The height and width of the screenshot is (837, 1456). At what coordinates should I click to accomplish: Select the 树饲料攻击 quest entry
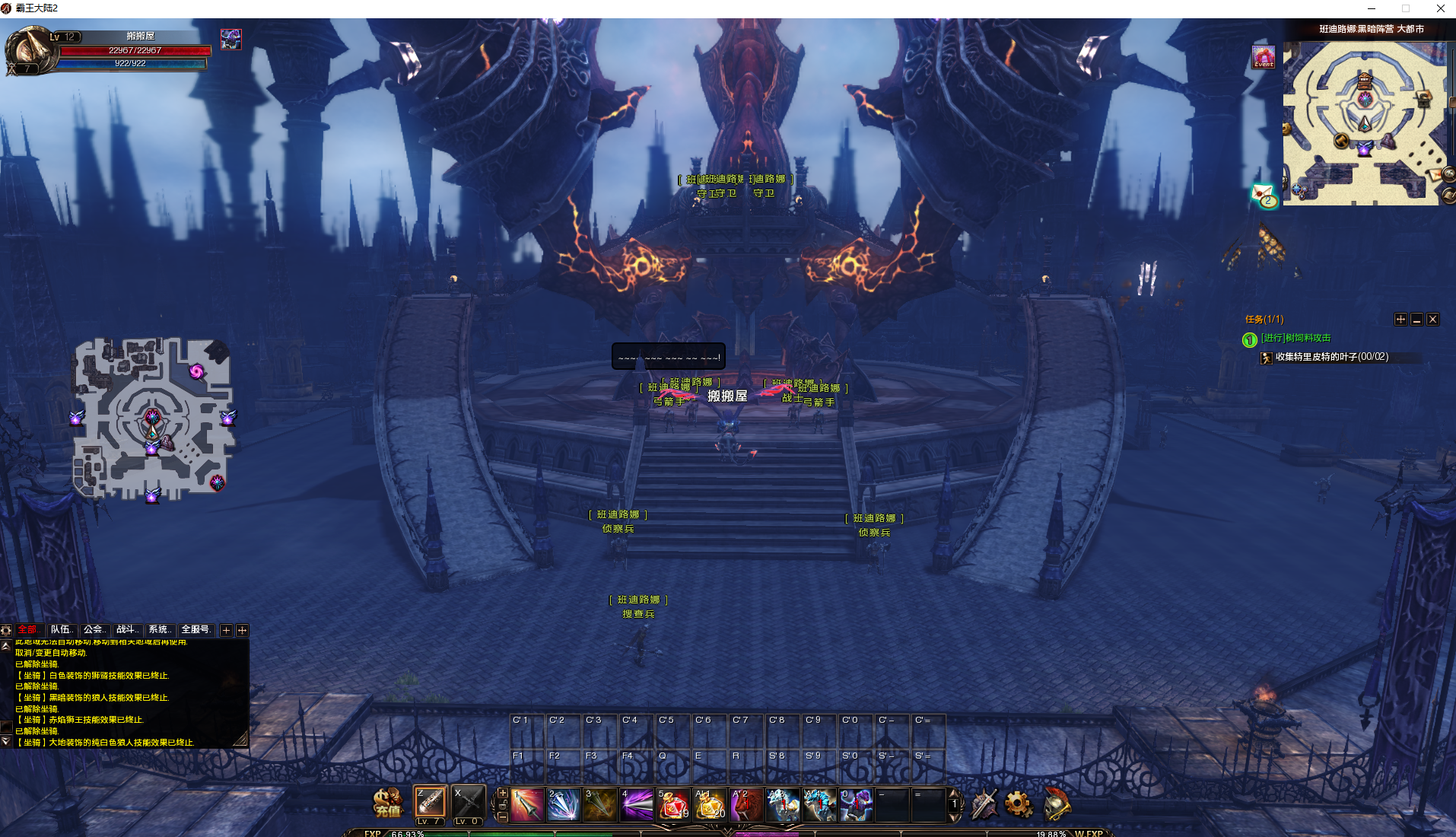coord(1295,338)
